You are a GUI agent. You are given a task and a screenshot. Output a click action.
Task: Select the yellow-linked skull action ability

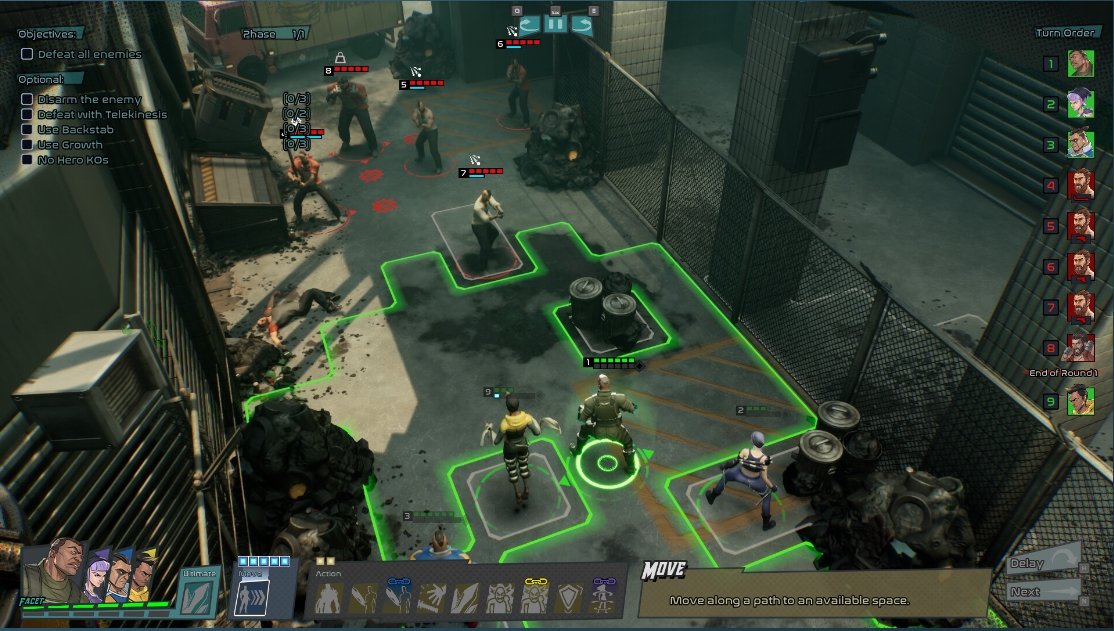click(534, 598)
